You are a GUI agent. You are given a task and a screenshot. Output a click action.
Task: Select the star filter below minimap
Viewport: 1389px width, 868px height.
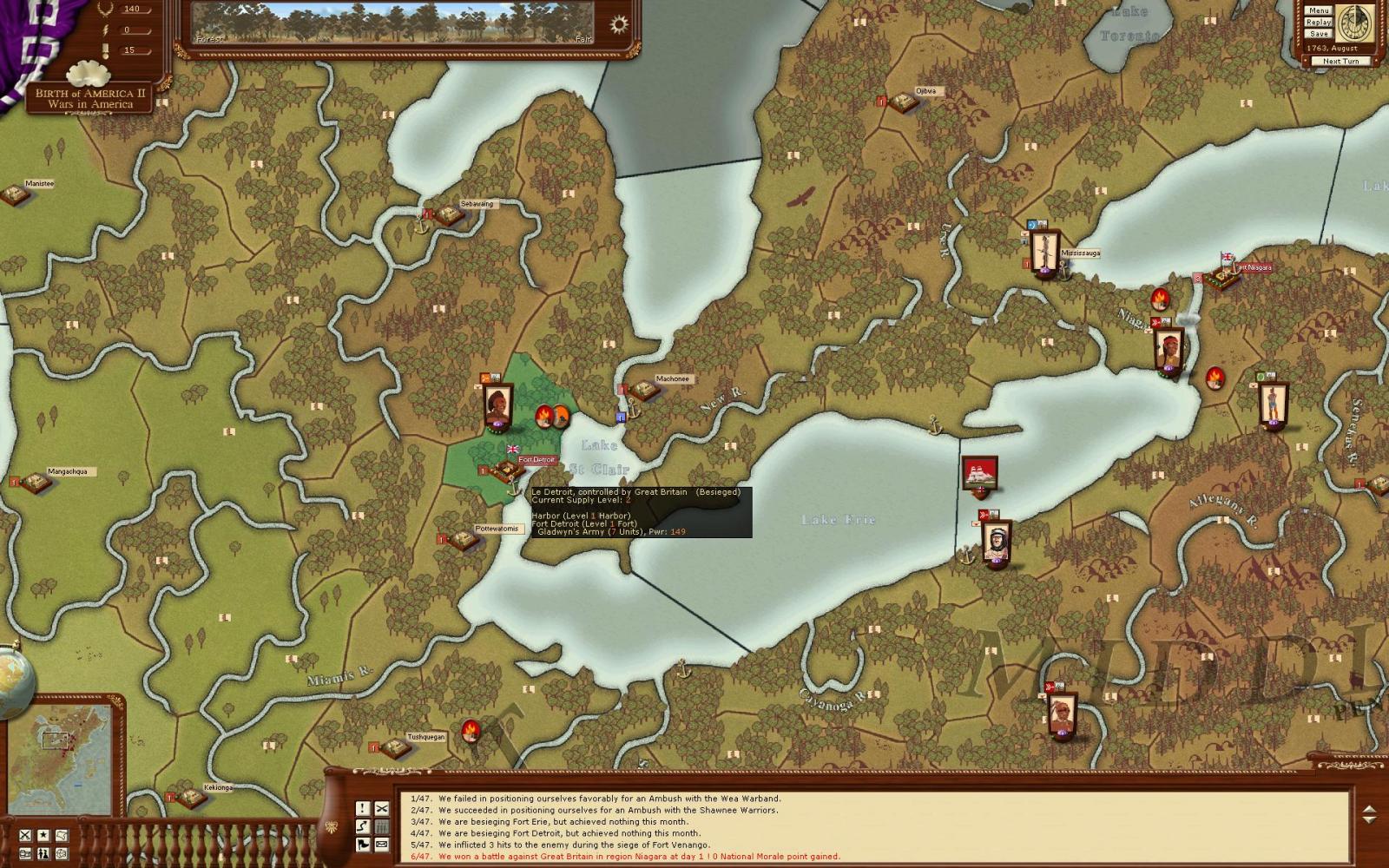43,835
